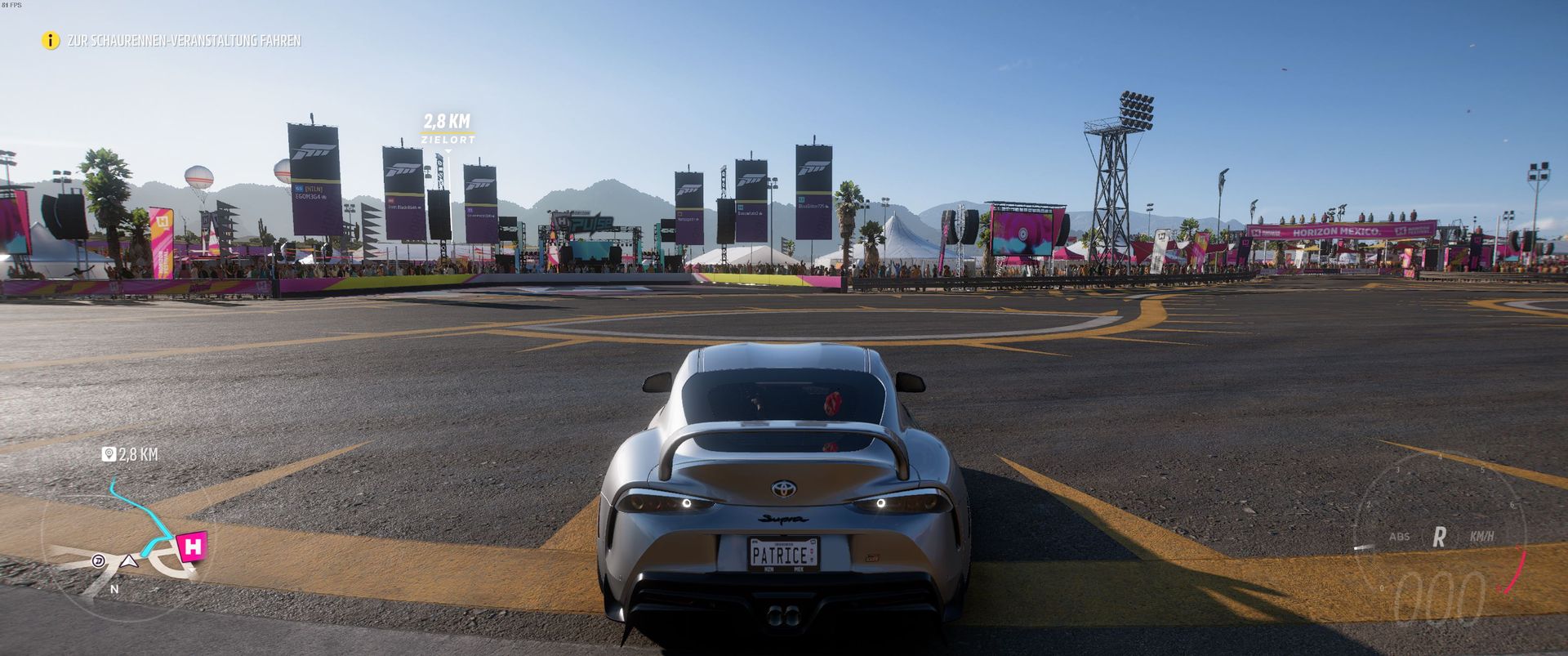Select the pink Horizon festival marker on minimap

(193, 546)
